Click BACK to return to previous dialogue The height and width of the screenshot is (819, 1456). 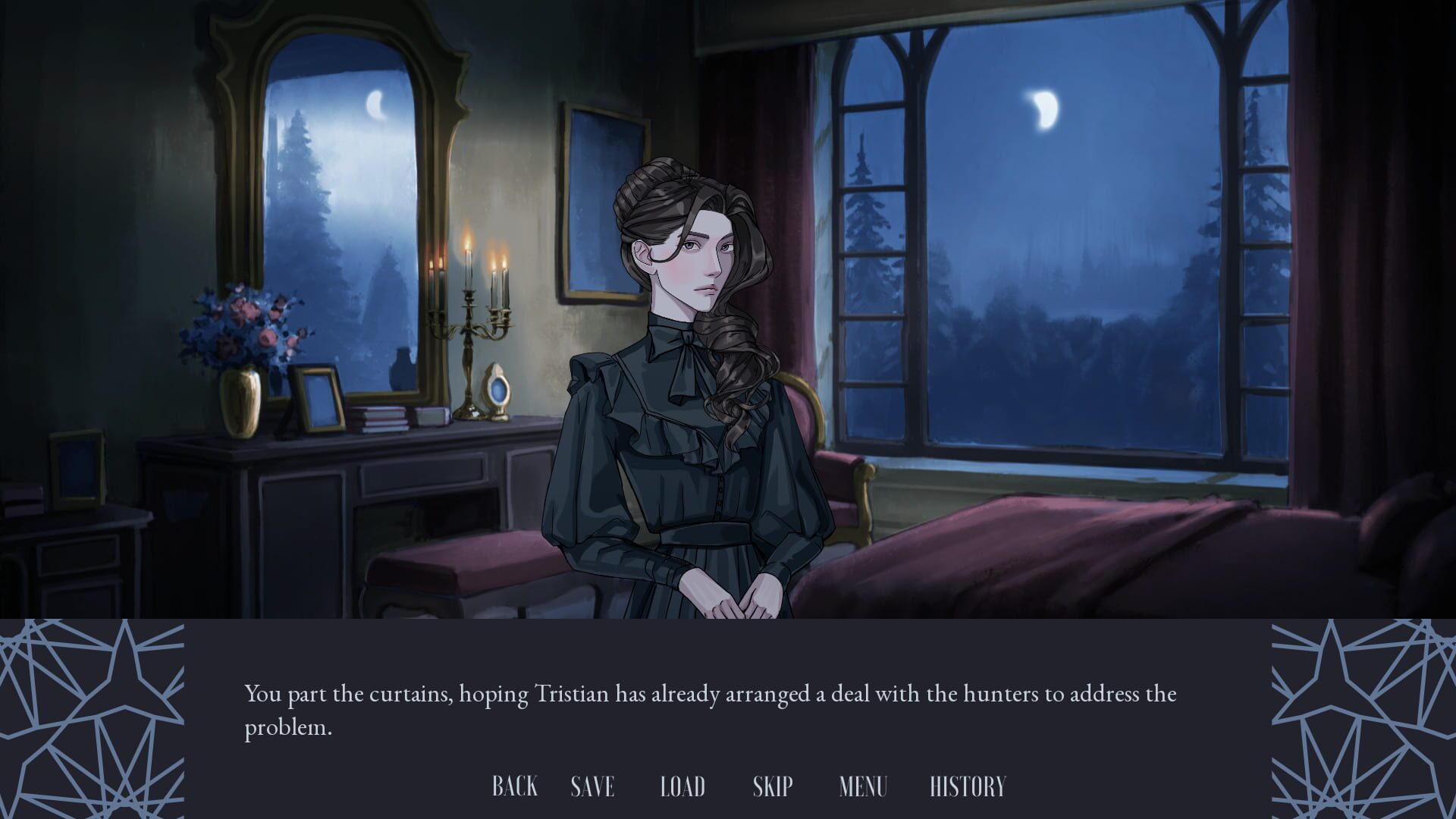click(516, 786)
